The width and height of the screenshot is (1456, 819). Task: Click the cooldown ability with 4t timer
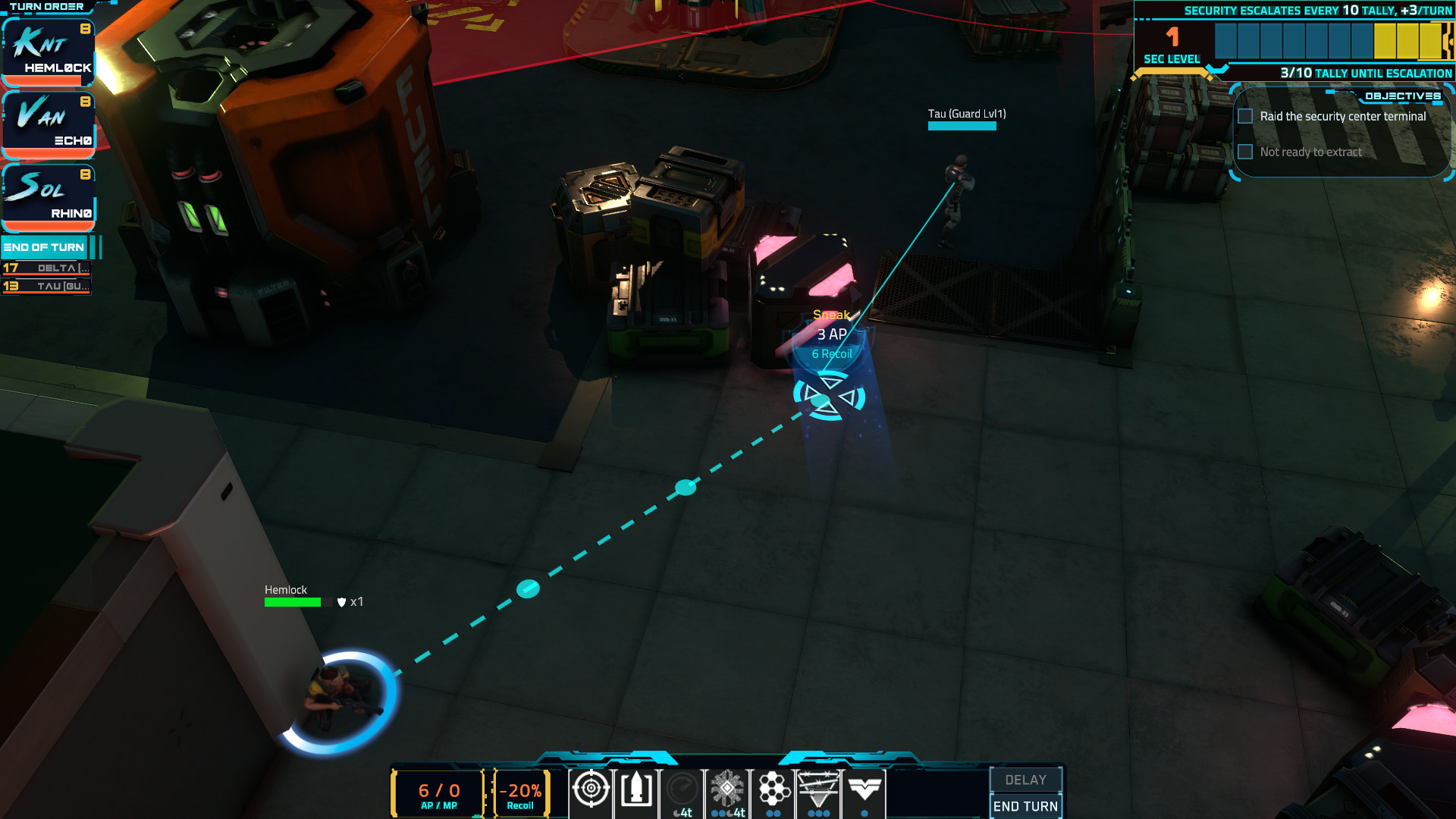[682, 790]
